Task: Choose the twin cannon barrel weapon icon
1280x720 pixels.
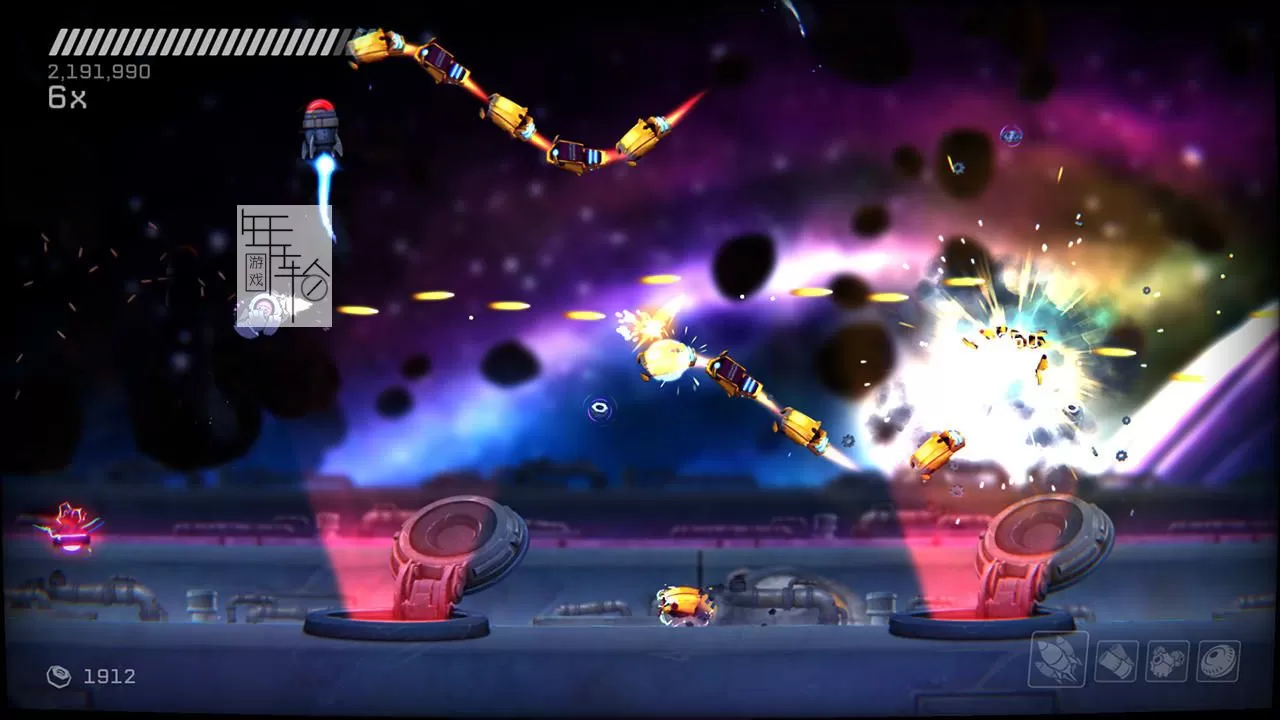Action: click(1116, 661)
